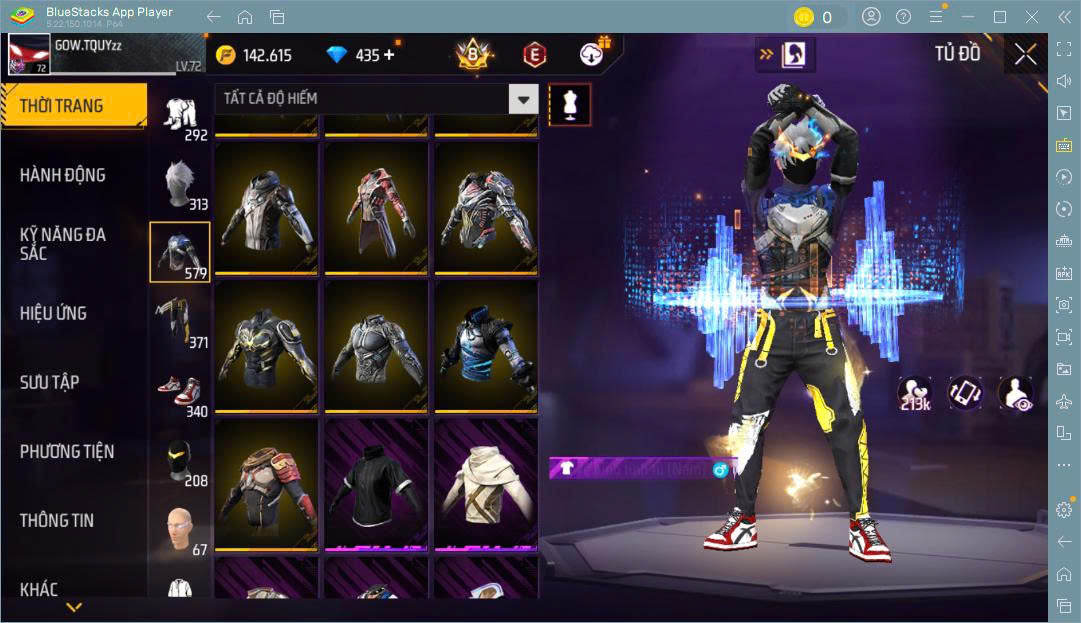Open the eye visibility icon beside character

pyautogui.click(x=1016, y=393)
